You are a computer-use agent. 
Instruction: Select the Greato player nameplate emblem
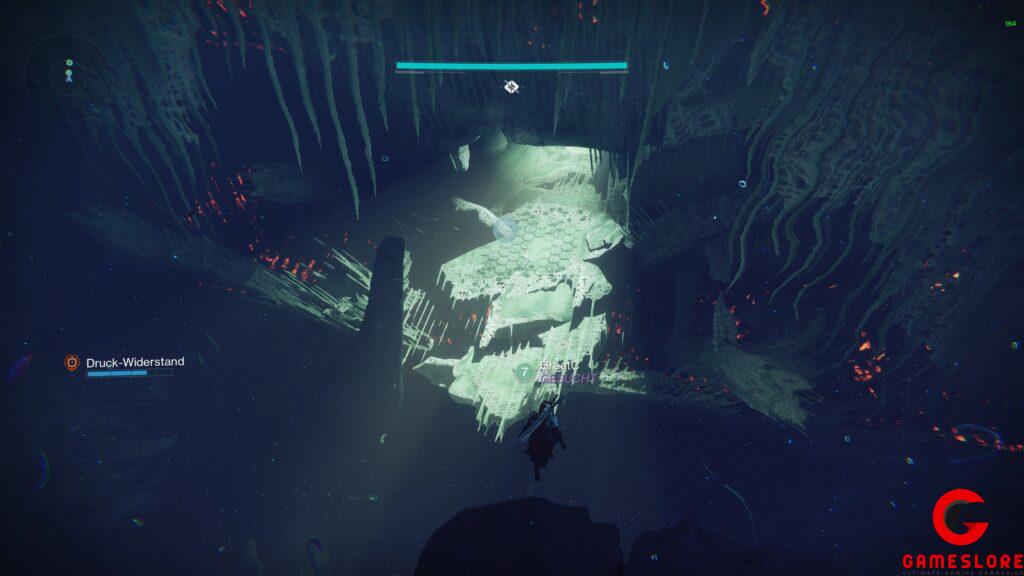click(x=523, y=372)
